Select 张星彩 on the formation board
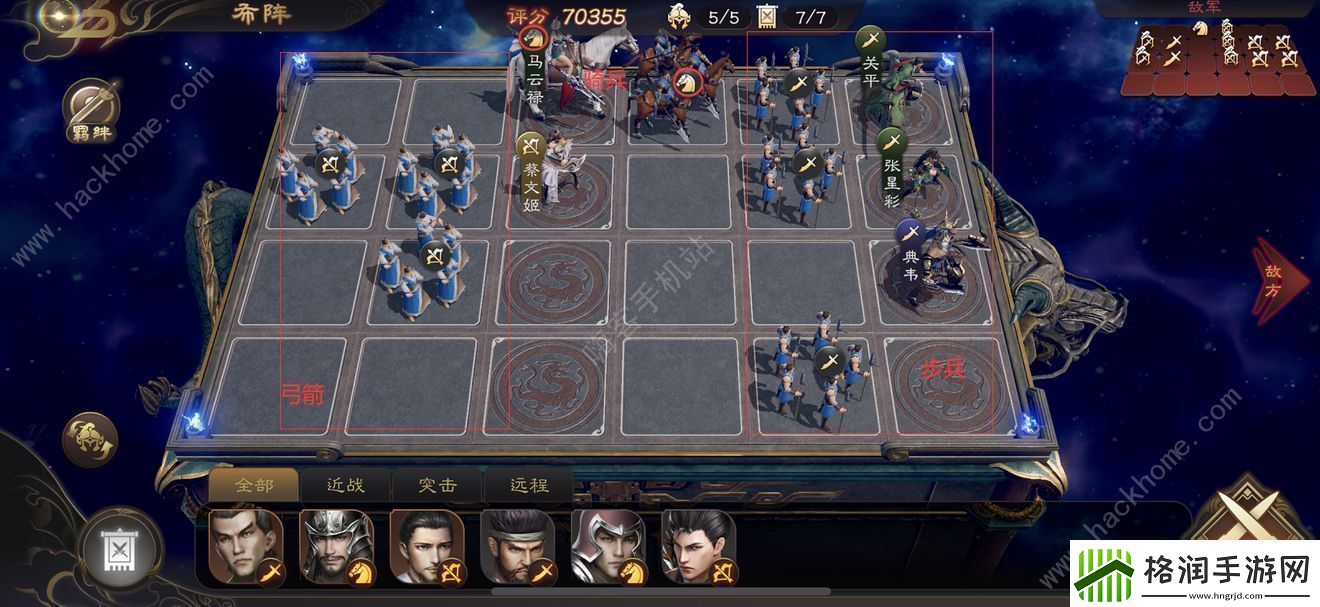Viewport: 1320px width, 607px height. click(922, 170)
